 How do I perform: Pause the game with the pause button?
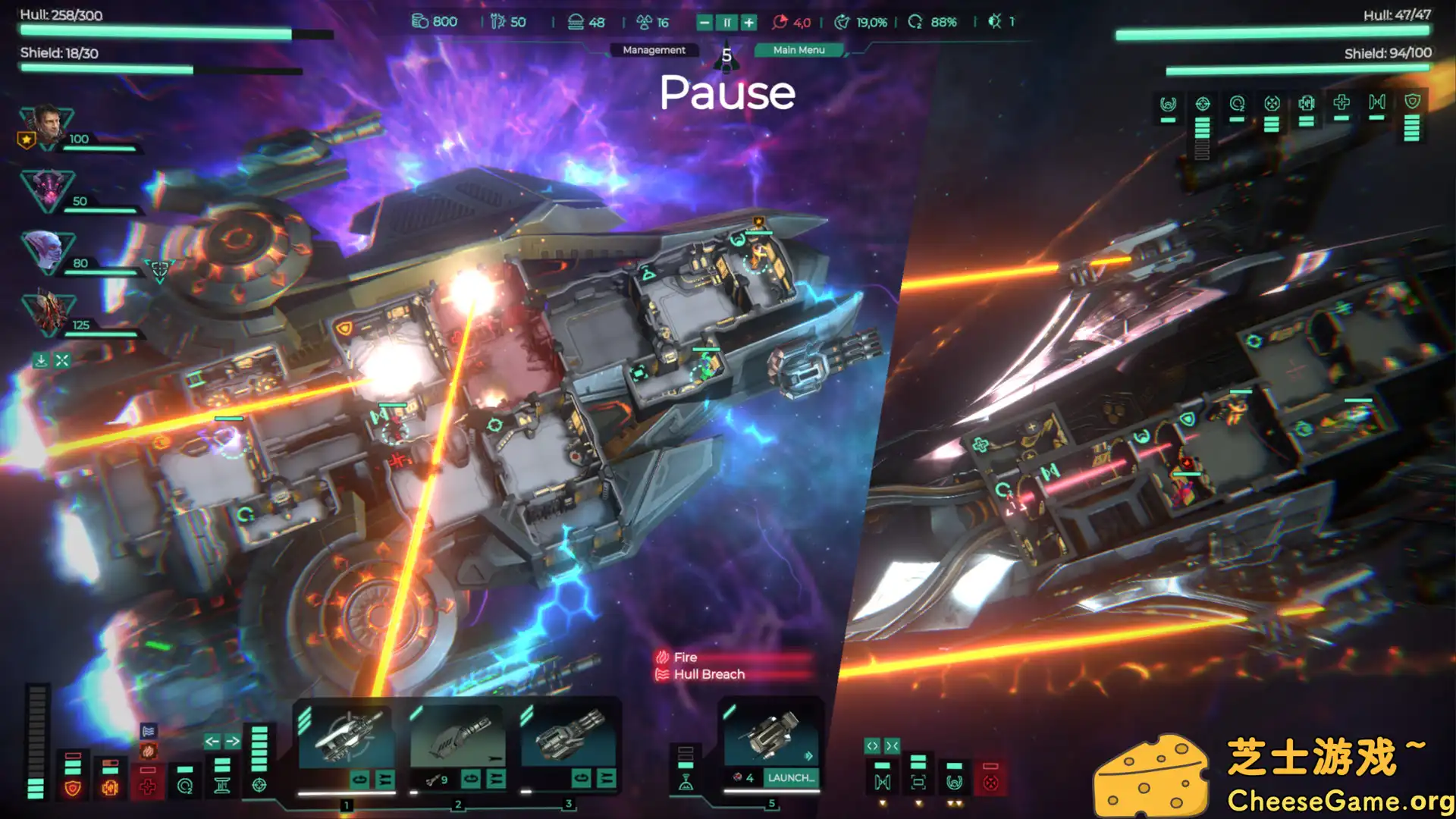tap(726, 23)
